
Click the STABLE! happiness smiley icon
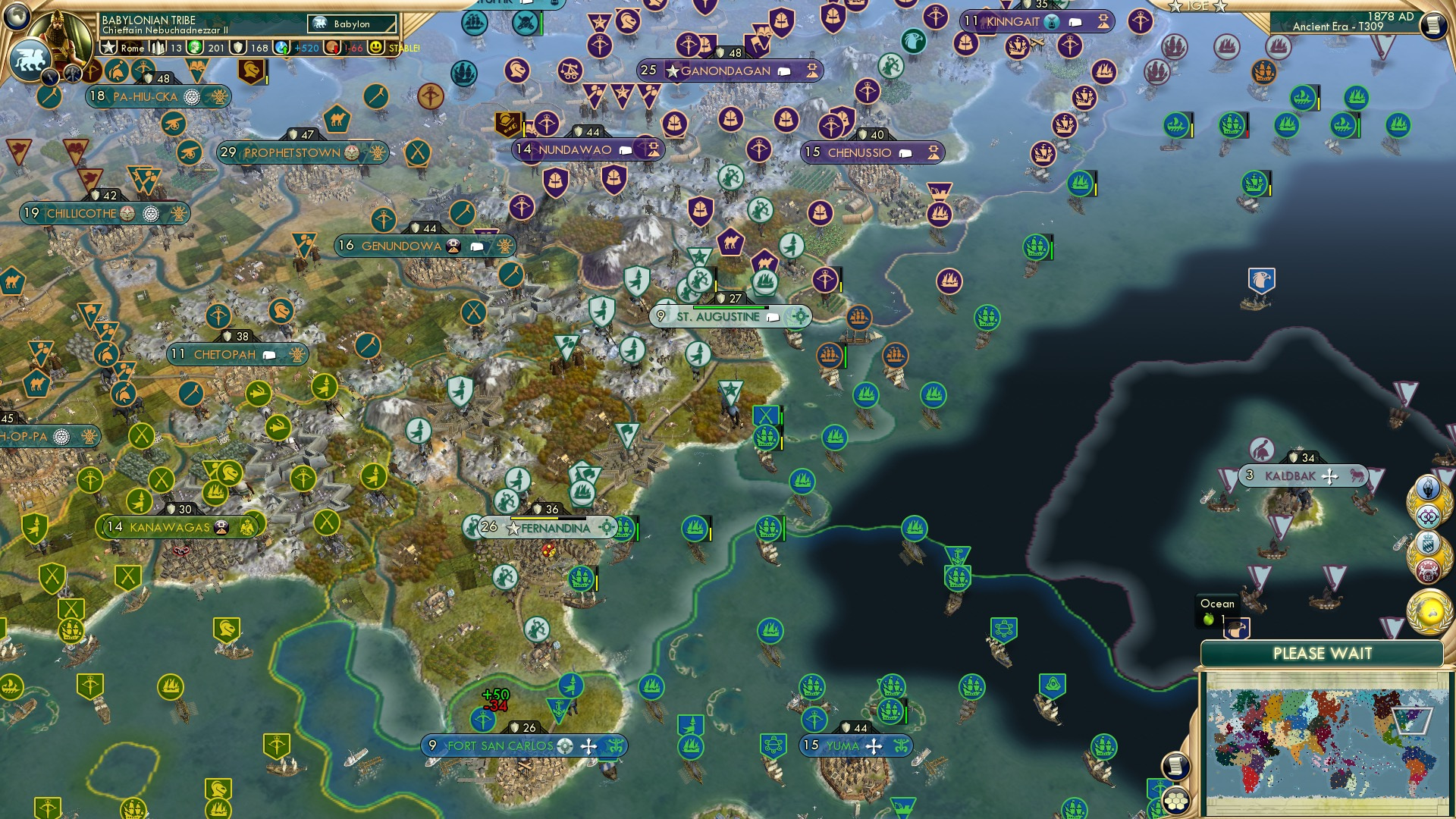tap(377, 47)
